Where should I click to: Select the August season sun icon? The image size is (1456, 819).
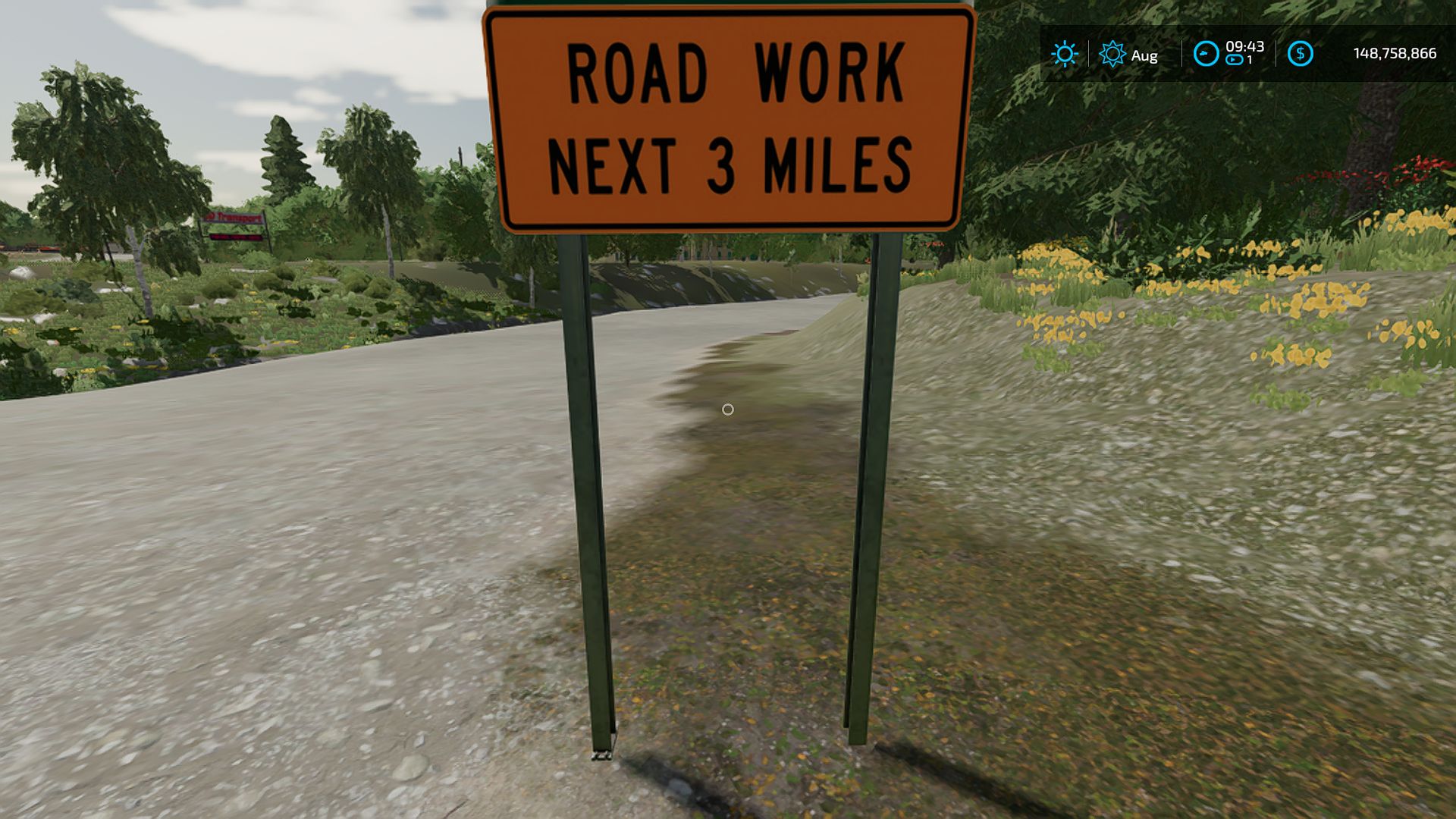pyautogui.click(x=1112, y=54)
